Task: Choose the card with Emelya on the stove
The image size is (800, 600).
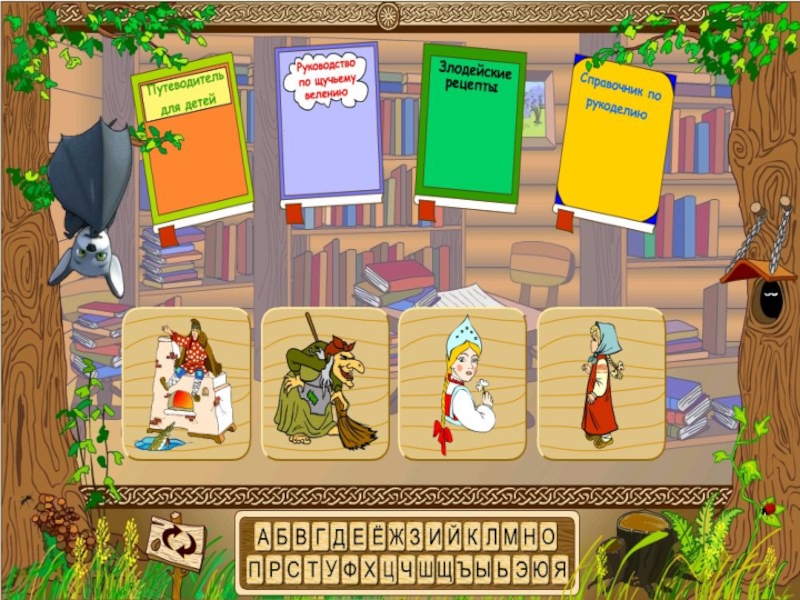Action: click(186, 383)
